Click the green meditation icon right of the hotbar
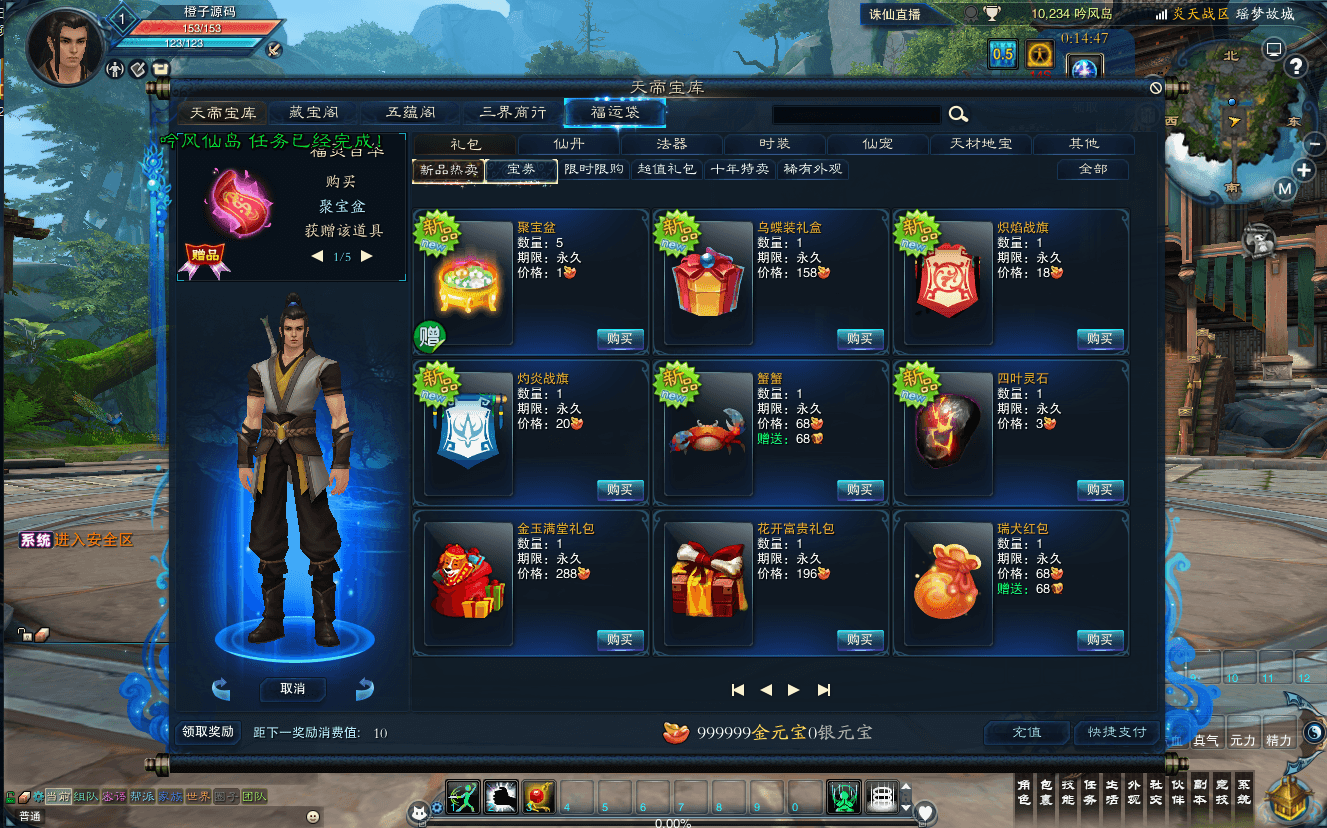This screenshot has height=828, width=1327. [x=844, y=797]
